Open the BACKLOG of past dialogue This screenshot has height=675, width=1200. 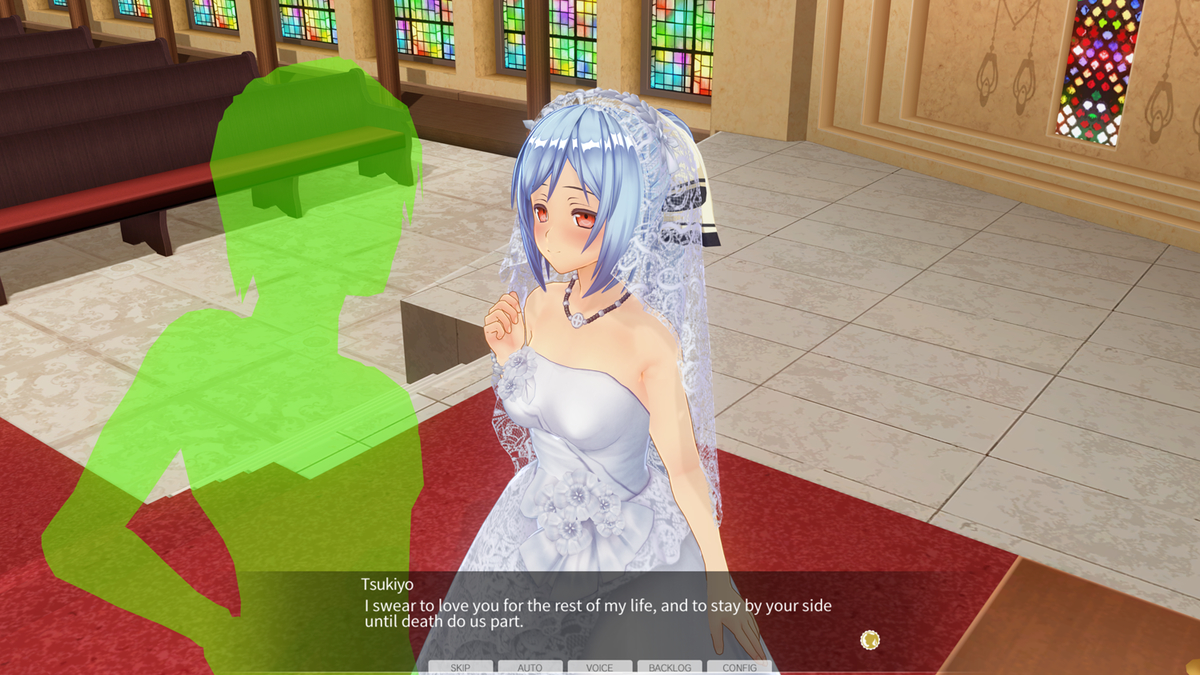[670, 667]
